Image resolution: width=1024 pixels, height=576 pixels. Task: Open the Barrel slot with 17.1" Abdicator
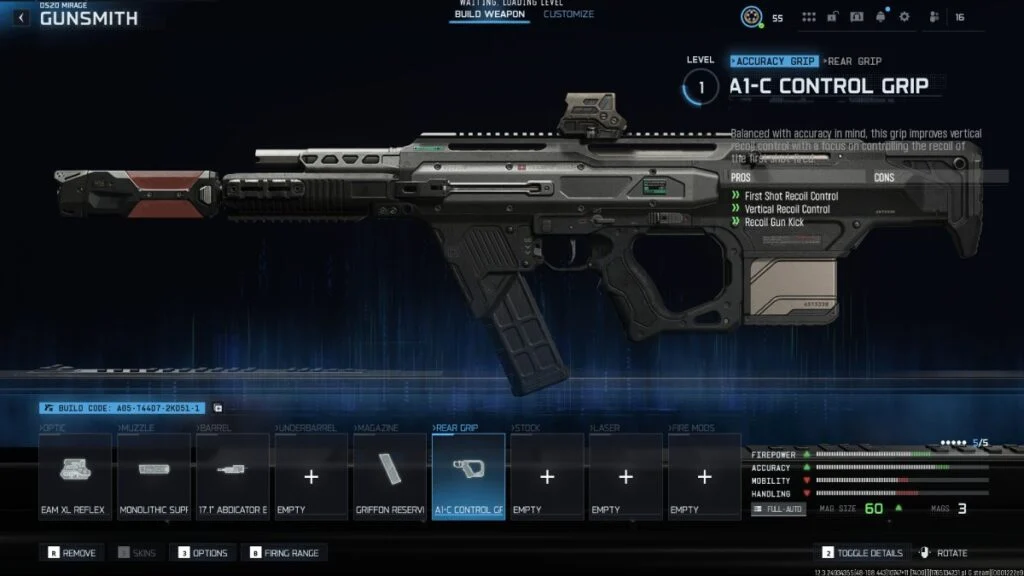[232, 476]
